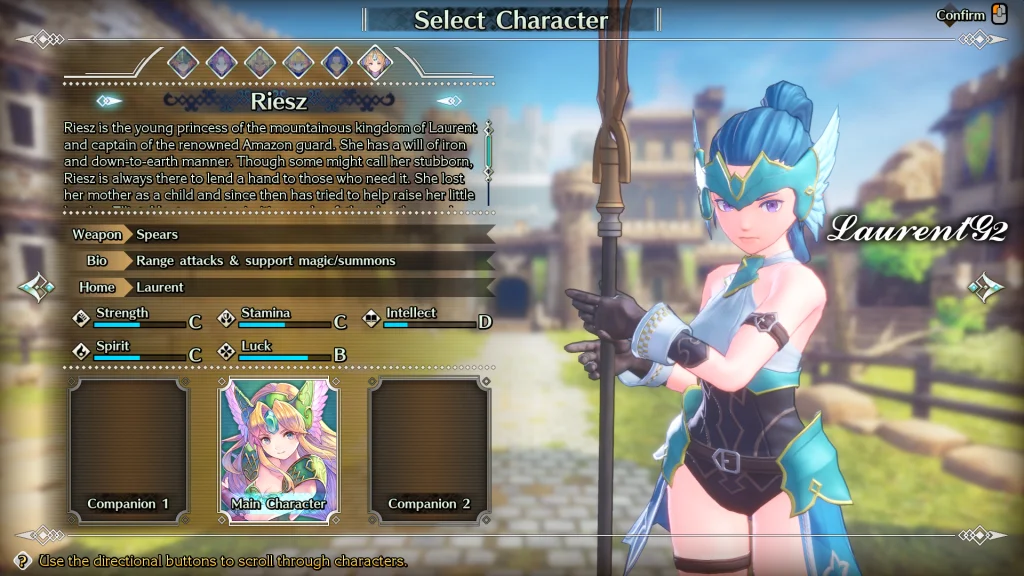Click the right arrow for next character
1024x576 pixels.
pyautogui.click(x=986, y=288)
